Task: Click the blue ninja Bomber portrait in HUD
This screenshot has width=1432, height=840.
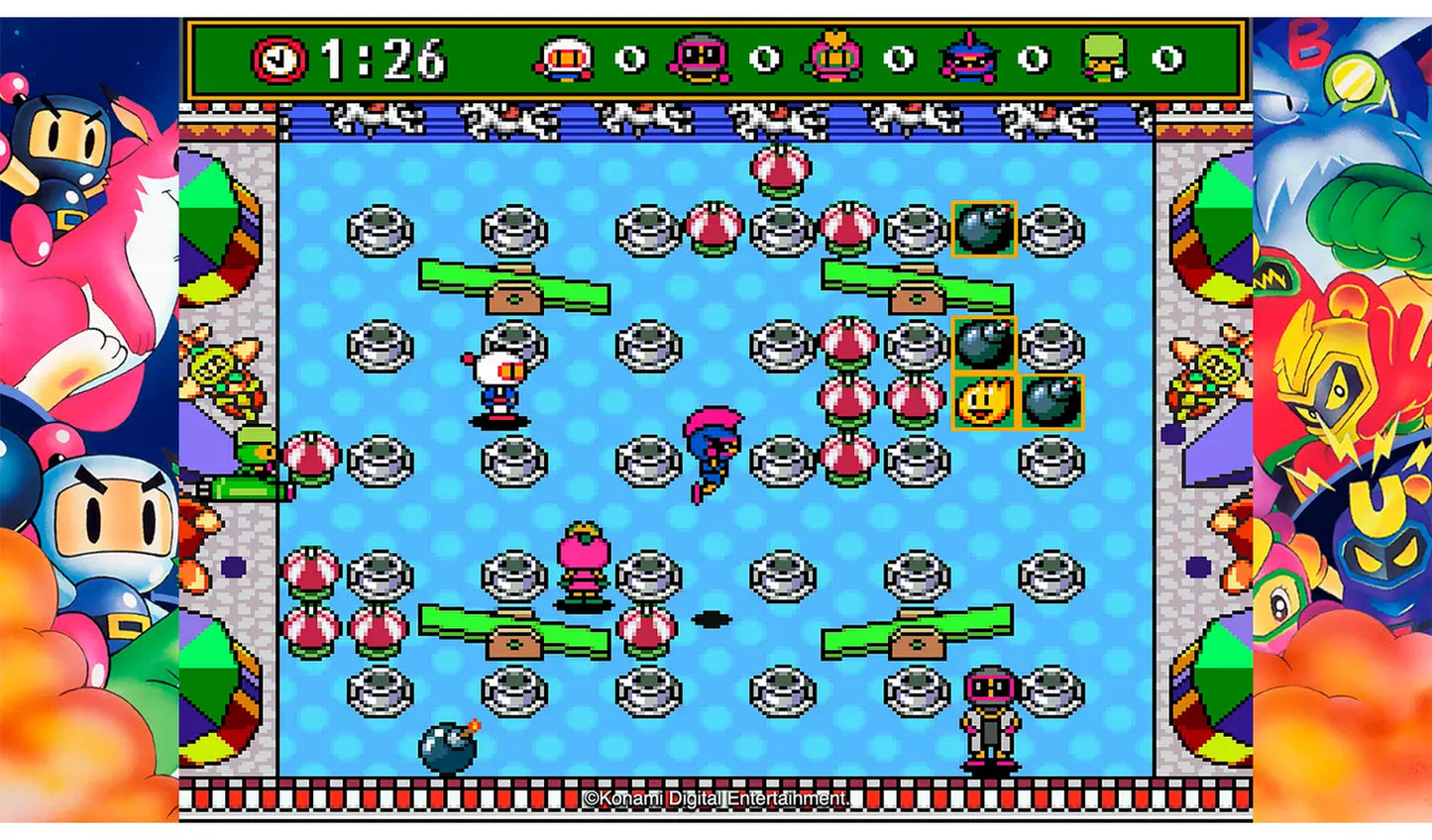Action: point(966,59)
